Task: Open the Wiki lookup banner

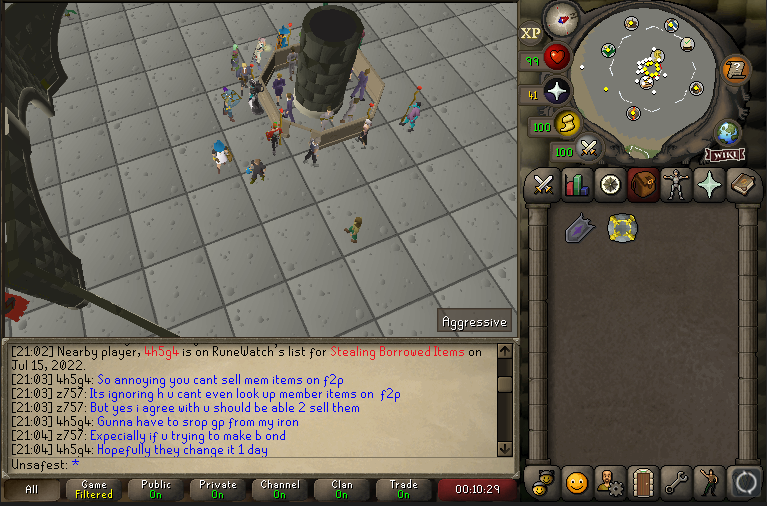Action: tap(724, 154)
